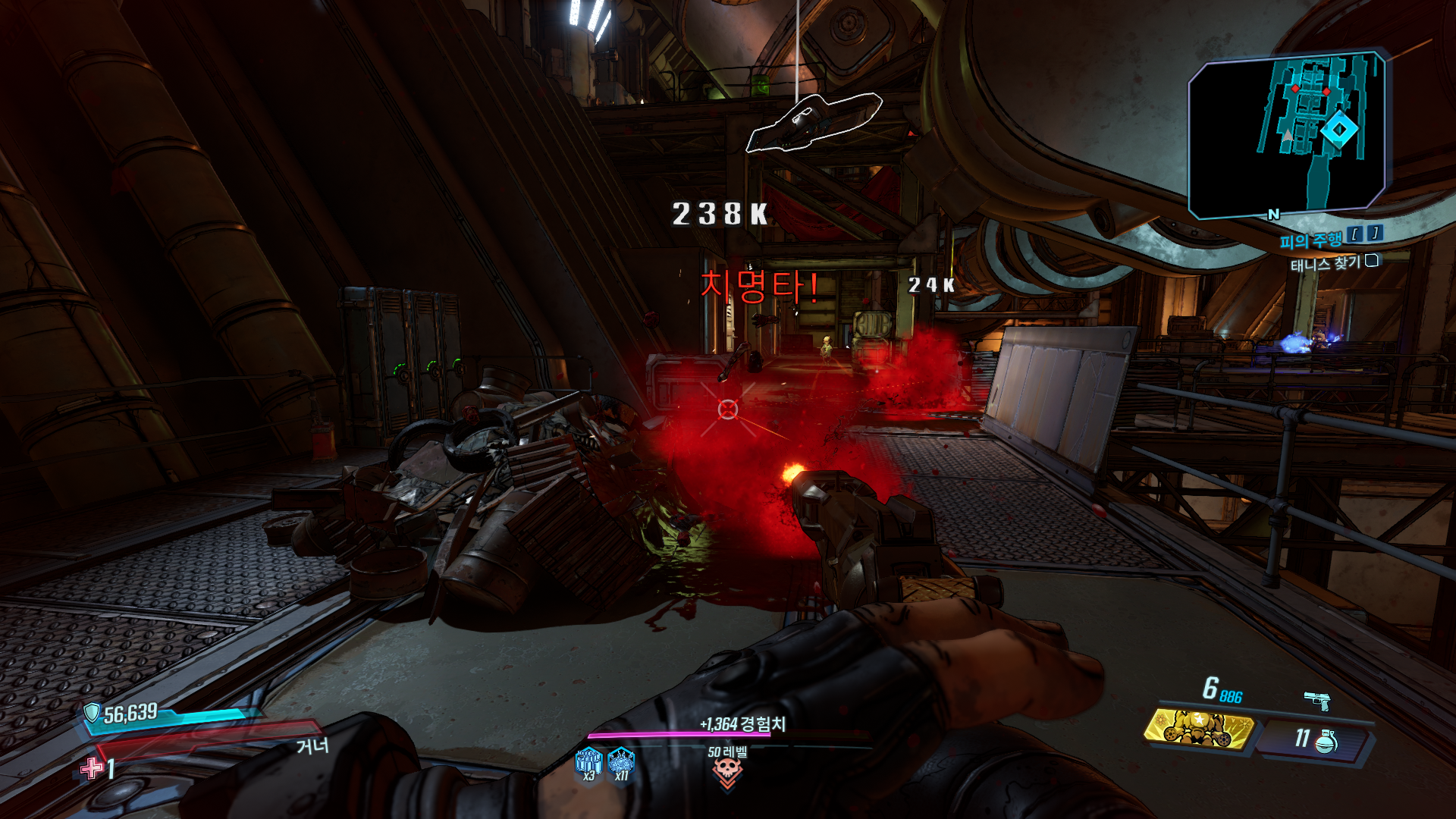Inspect the xII stacked buff icon
Image resolution: width=1456 pixels, height=819 pixels.
(621, 761)
